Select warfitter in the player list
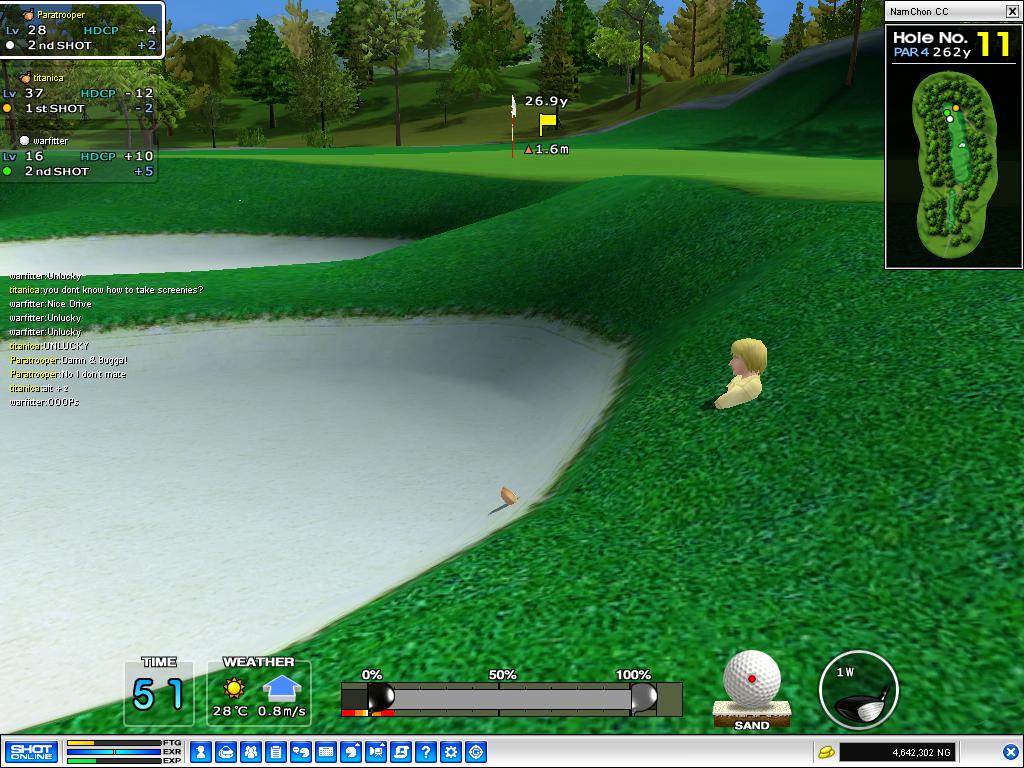 click(50, 141)
